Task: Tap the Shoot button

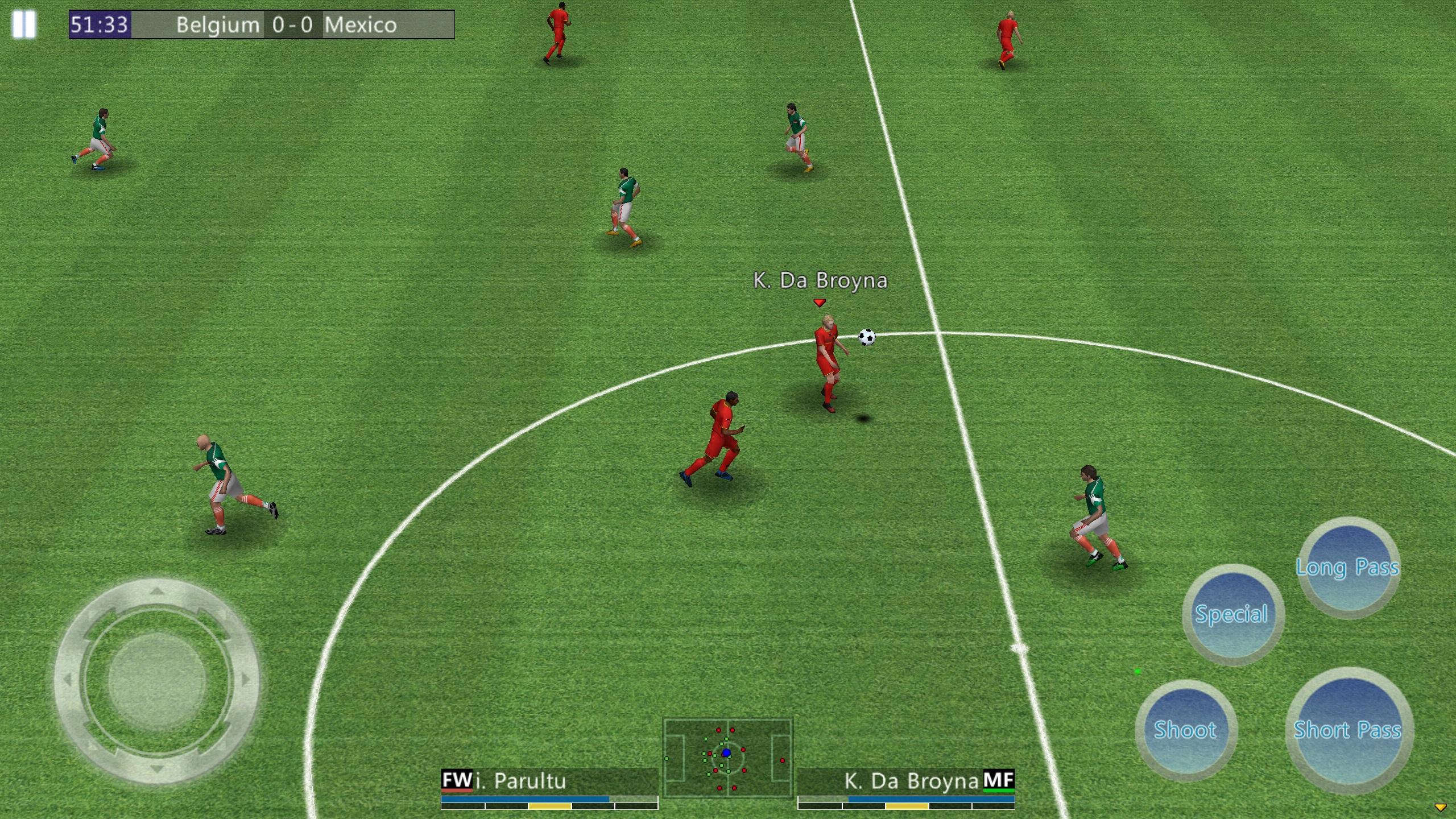Action: 1185,730
